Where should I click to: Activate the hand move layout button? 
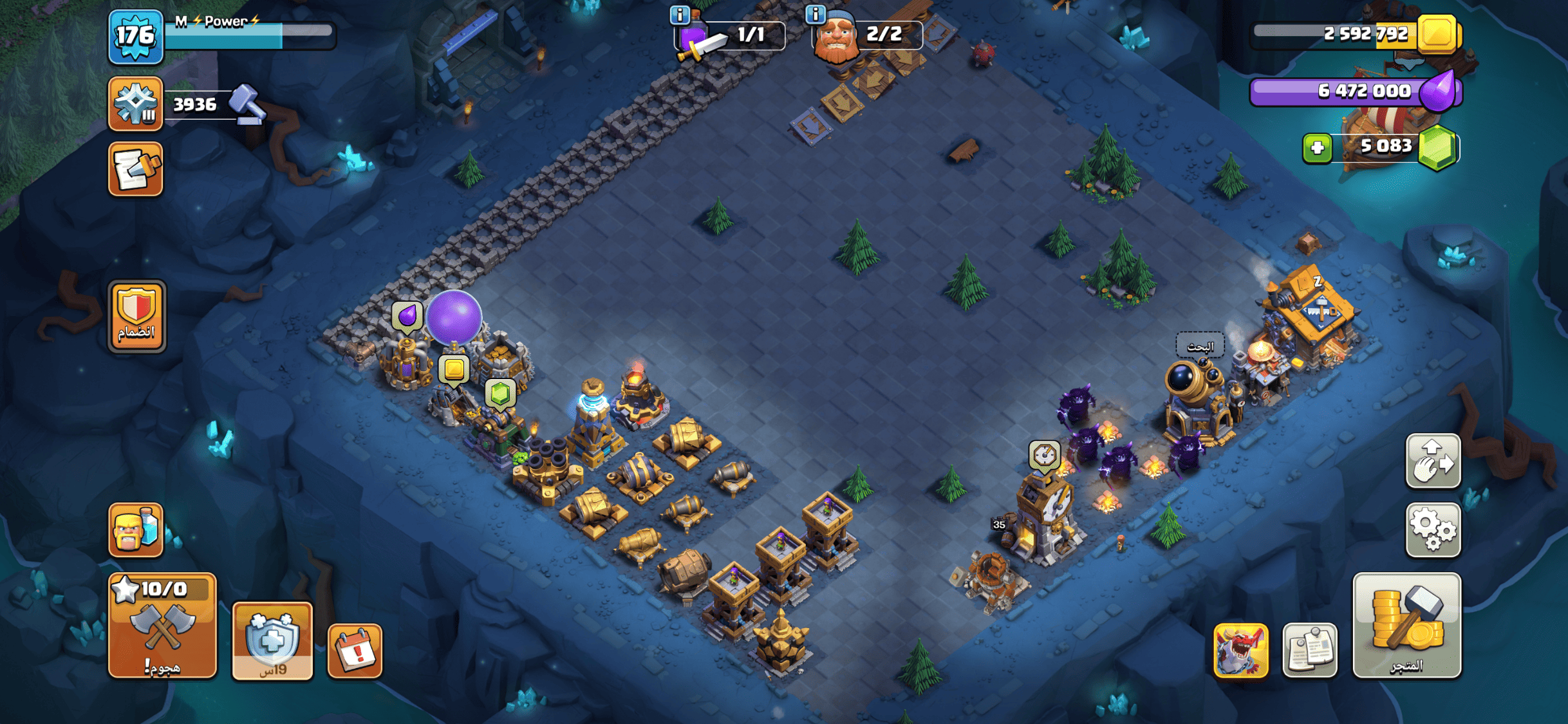[x=1433, y=461]
